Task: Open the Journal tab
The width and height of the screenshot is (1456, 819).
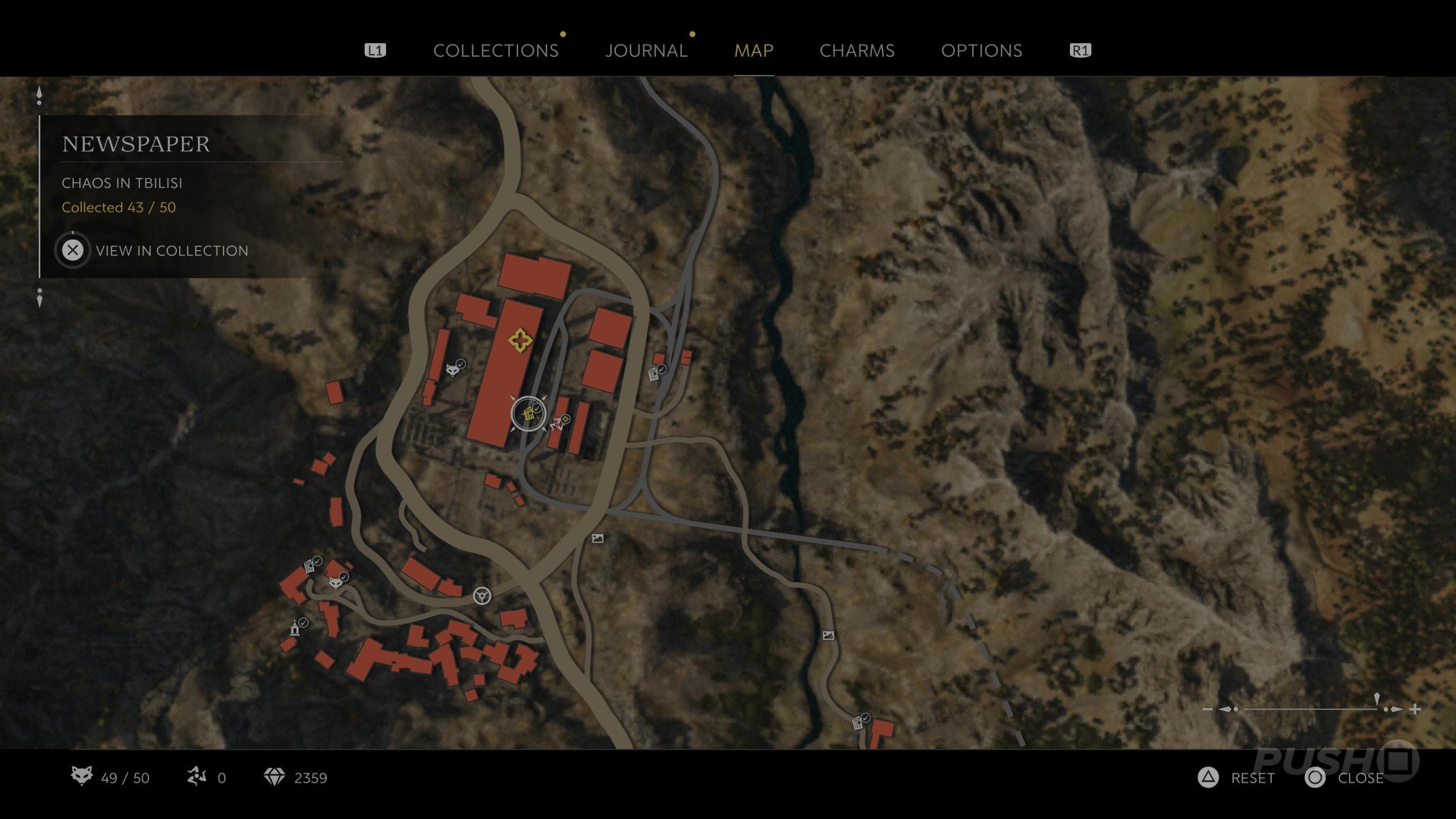Action: 646,51
